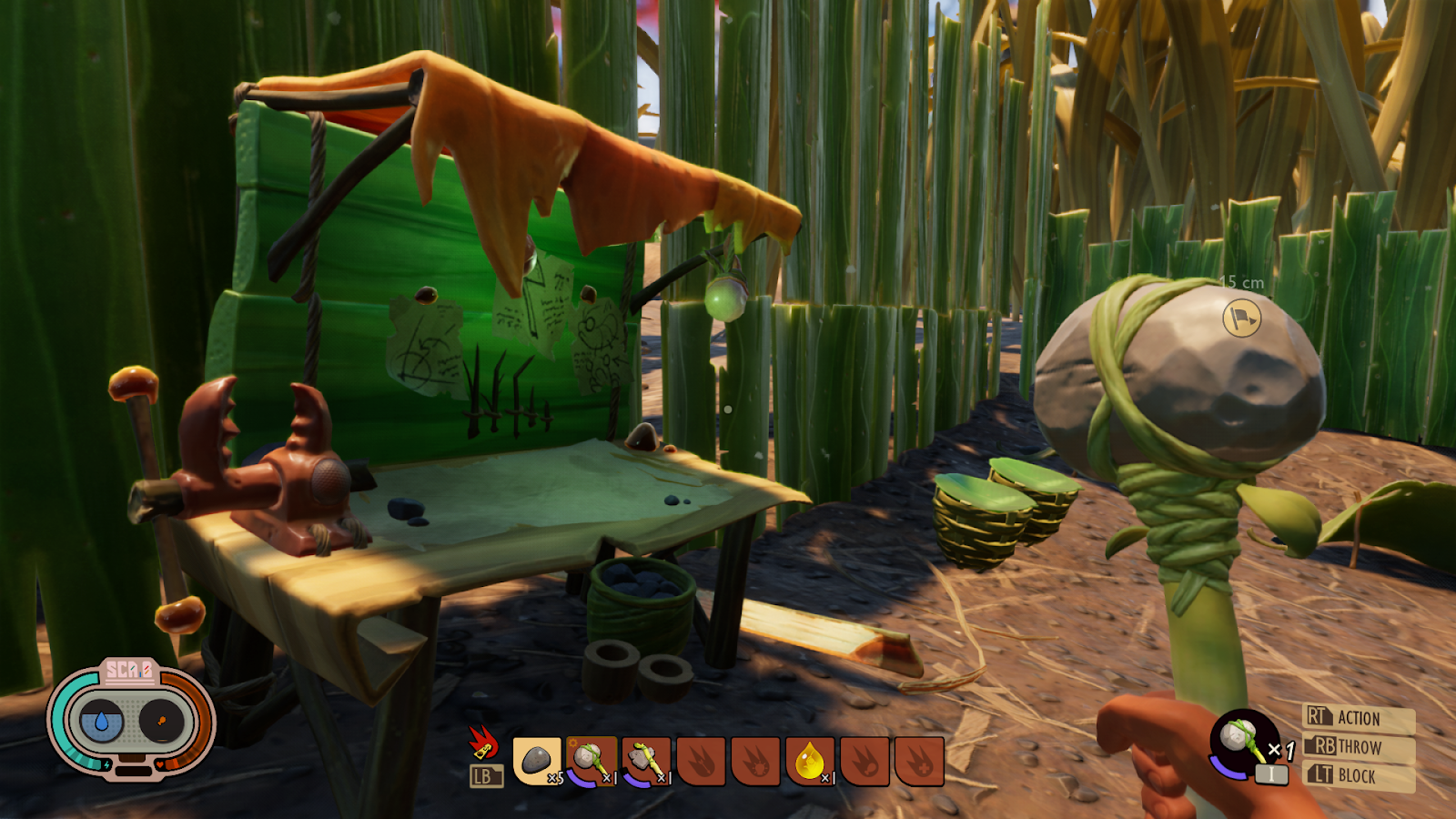
Task: Choose the pebblet hammer hotbar slot
Action: click(x=591, y=761)
